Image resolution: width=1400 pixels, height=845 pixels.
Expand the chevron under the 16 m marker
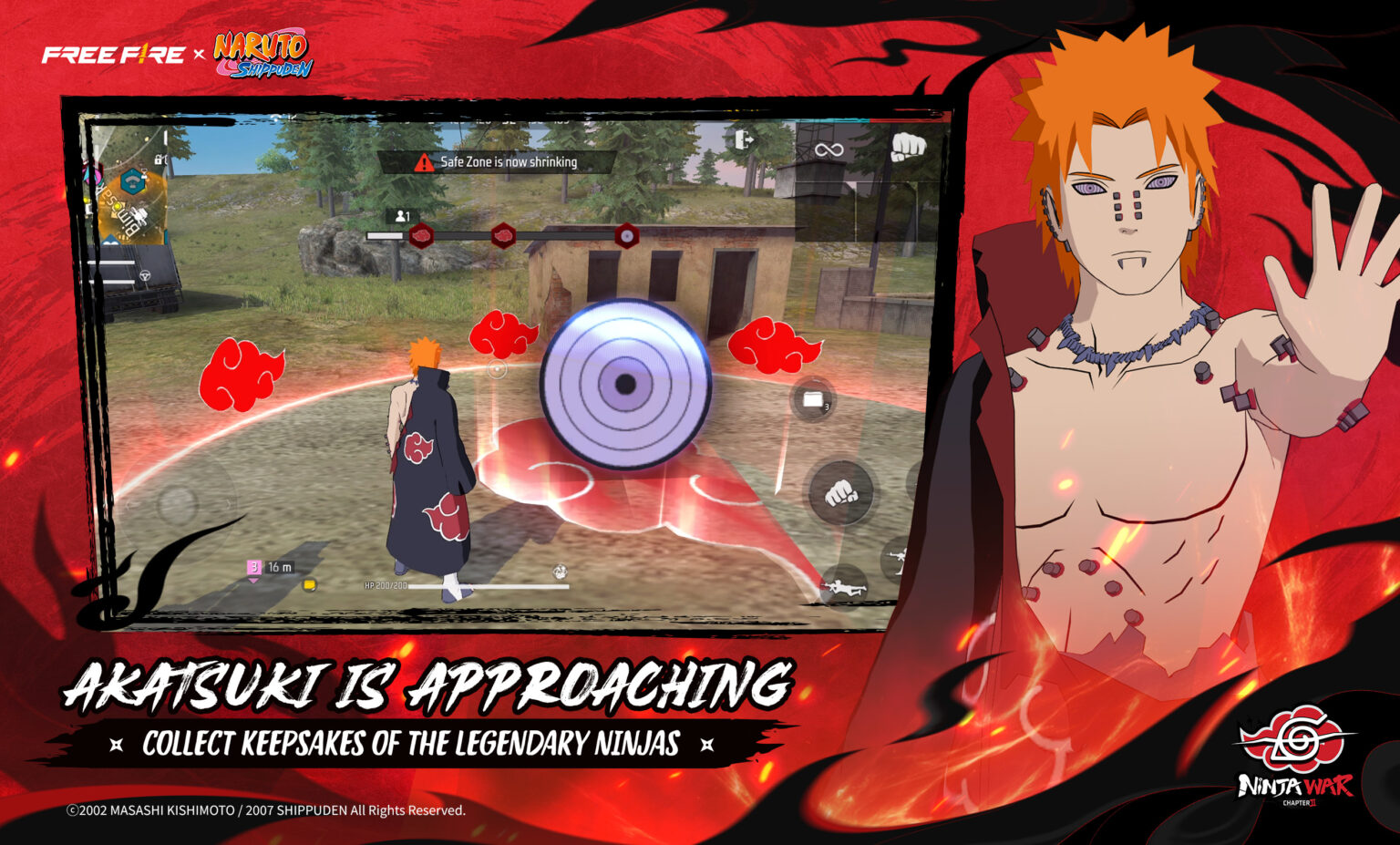(254, 581)
